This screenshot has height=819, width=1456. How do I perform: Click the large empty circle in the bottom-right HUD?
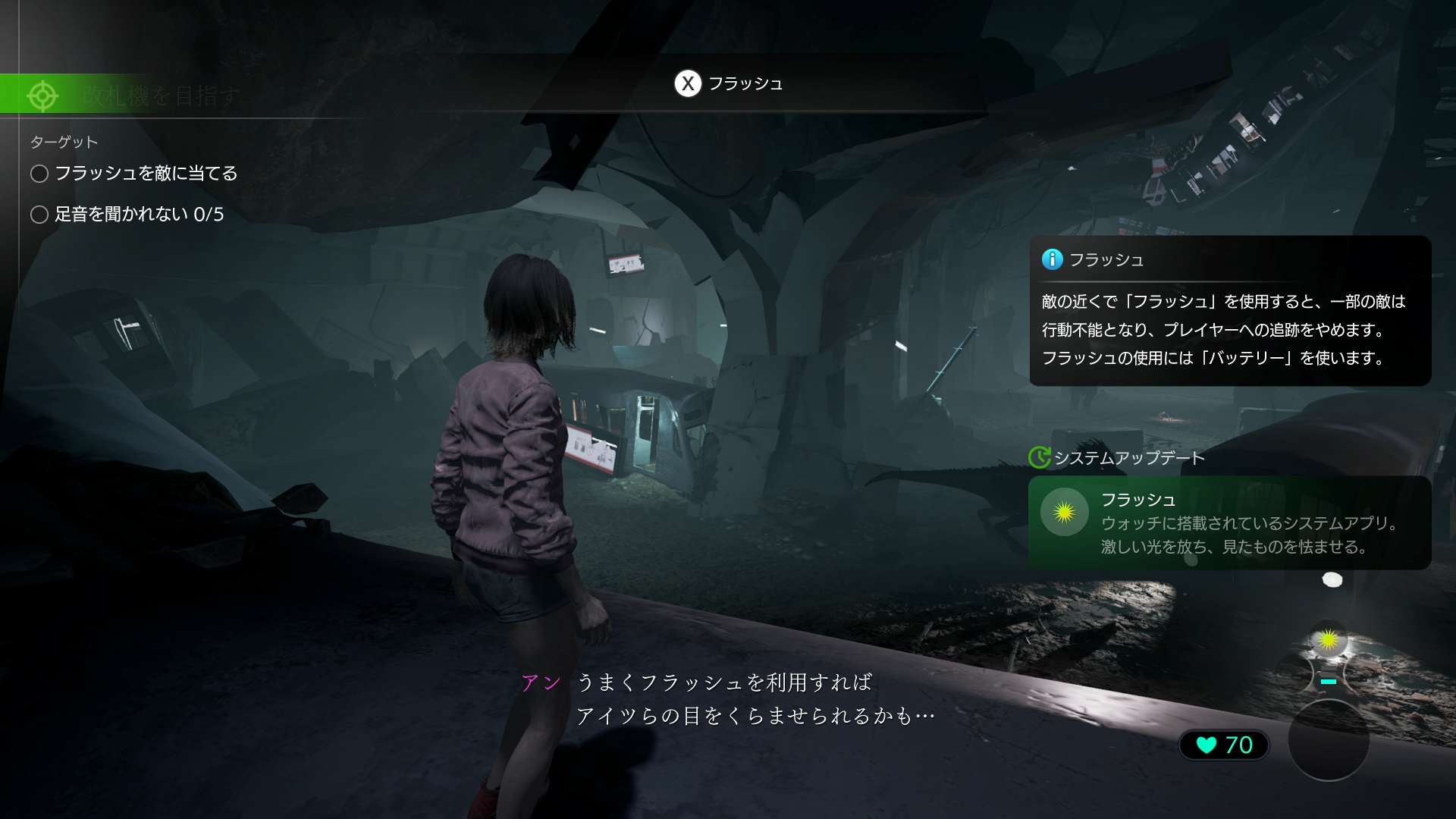[x=1330, y=740]
